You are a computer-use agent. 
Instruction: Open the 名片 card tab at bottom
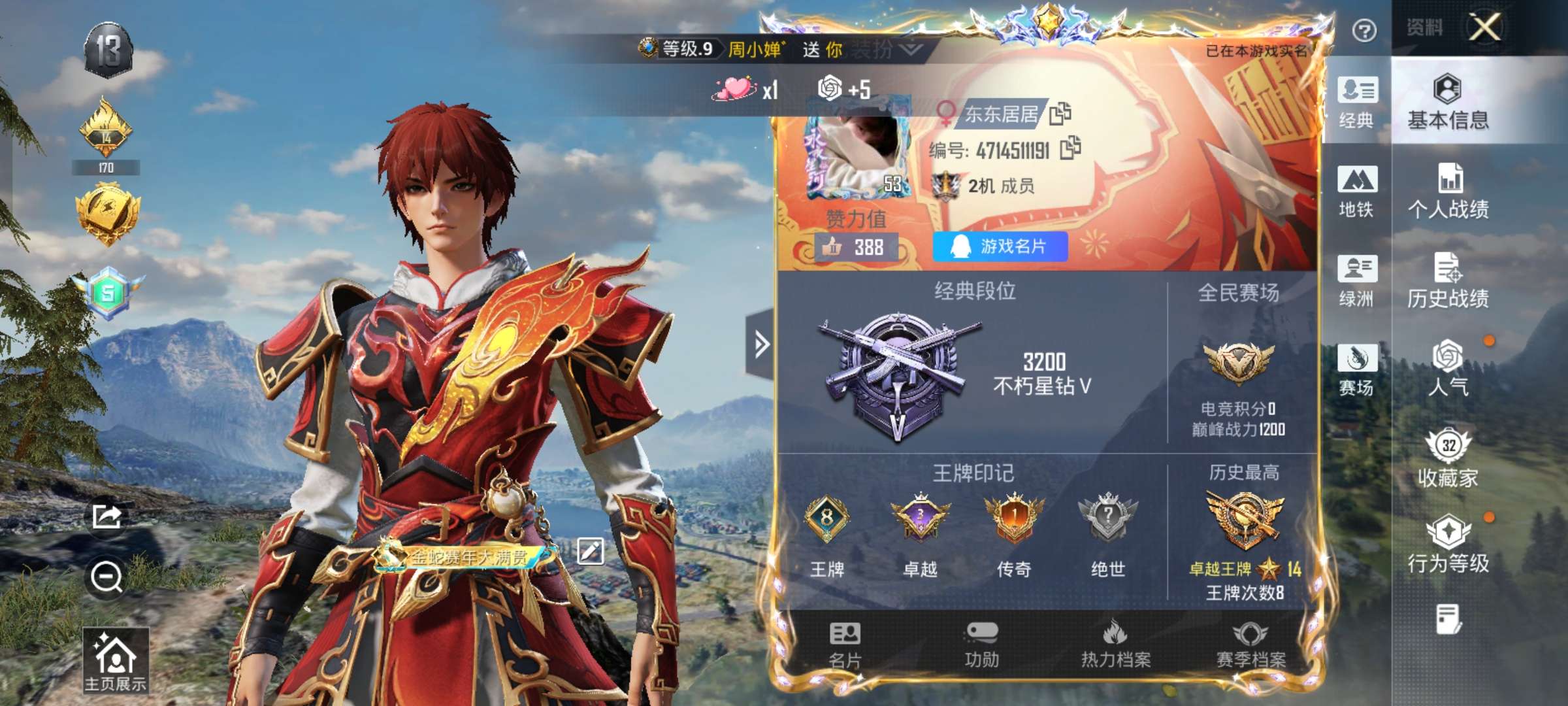tap(845, 645)
